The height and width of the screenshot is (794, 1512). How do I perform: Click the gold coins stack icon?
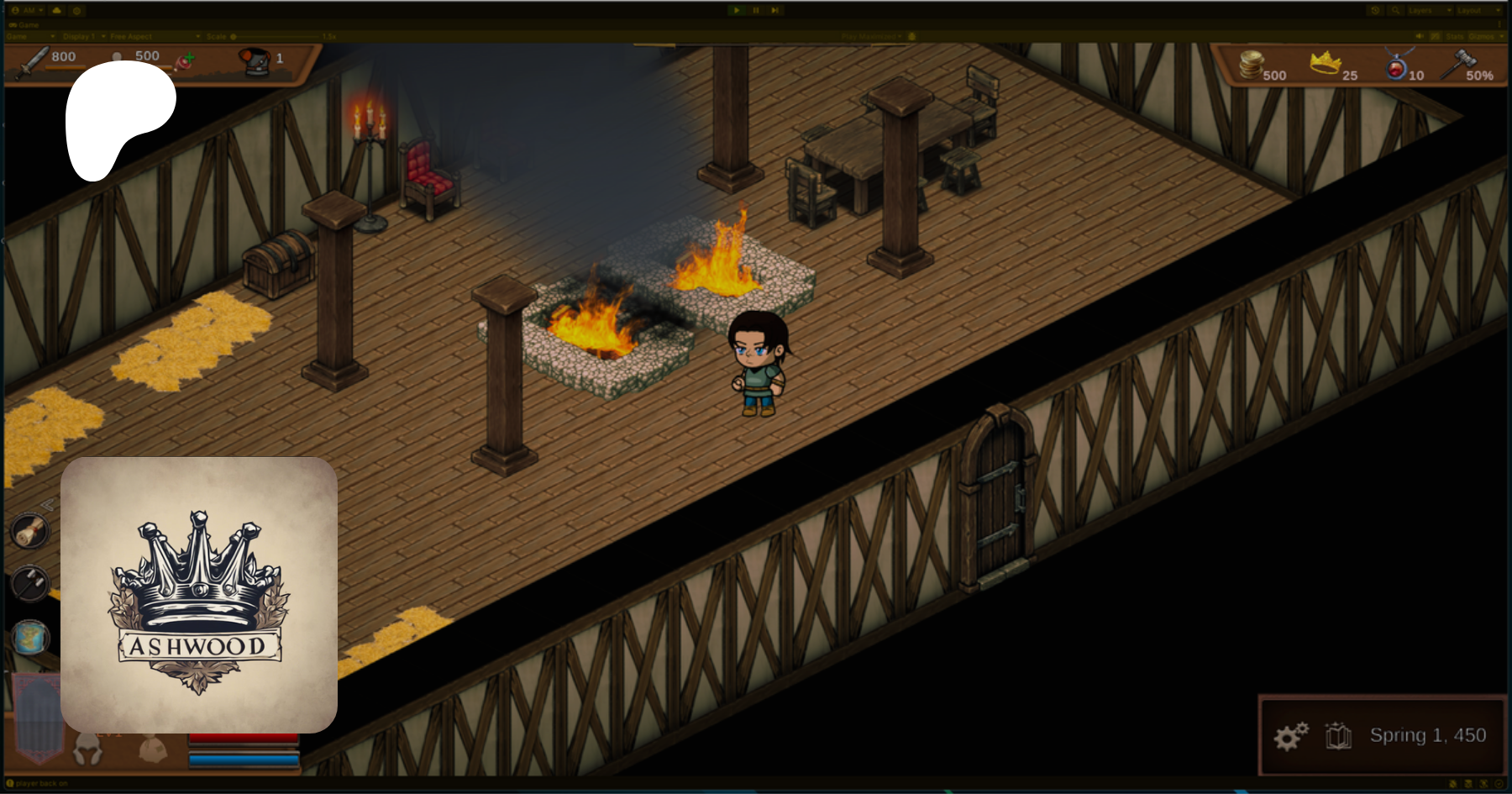tap(1252, 64)
